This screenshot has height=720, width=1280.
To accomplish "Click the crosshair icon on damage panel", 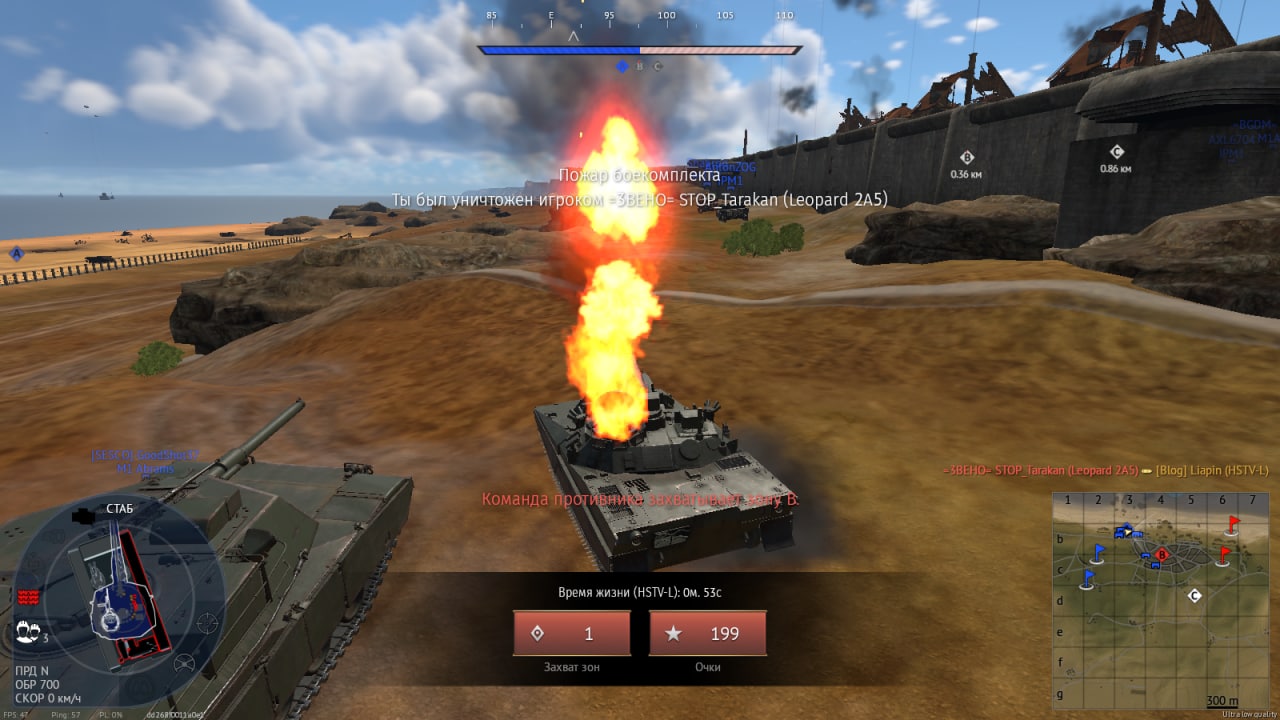I will [206, 623].
